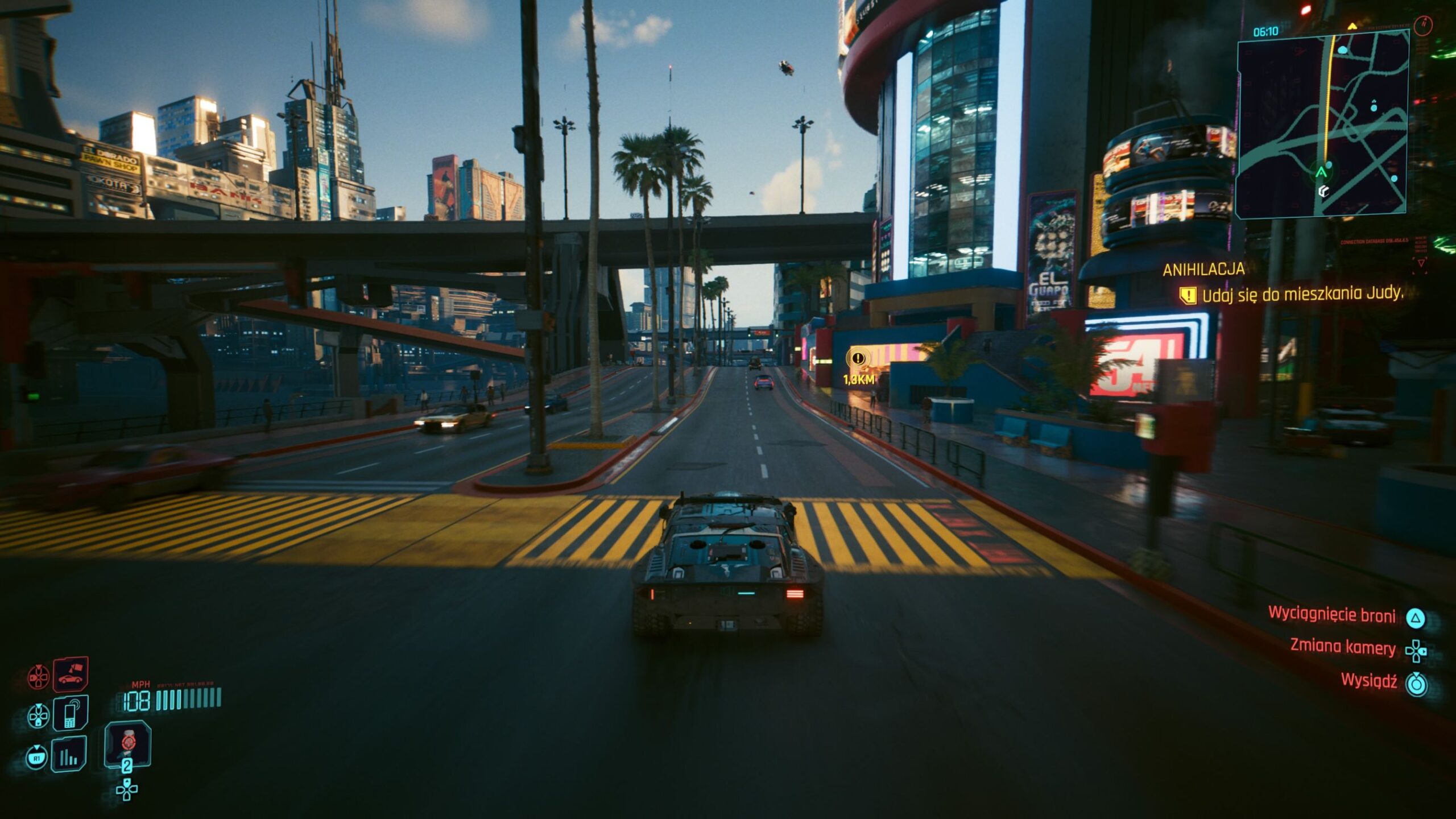Image resolution: width=1456 pixels, height=819 pixels.
Task: Open the radio bars icon
Action: (x=69, y=755)
